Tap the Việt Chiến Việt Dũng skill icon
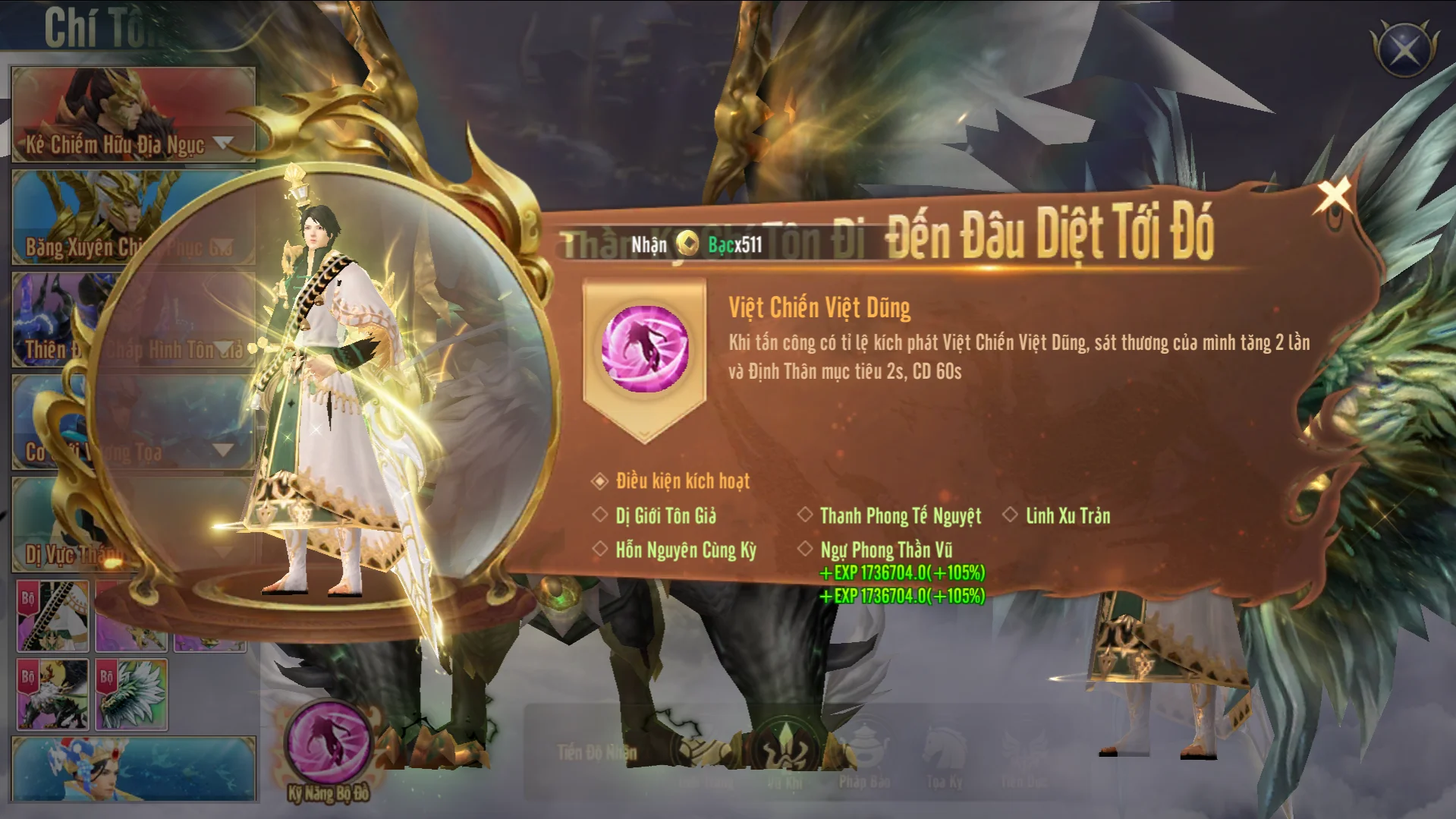 point(645,349)
